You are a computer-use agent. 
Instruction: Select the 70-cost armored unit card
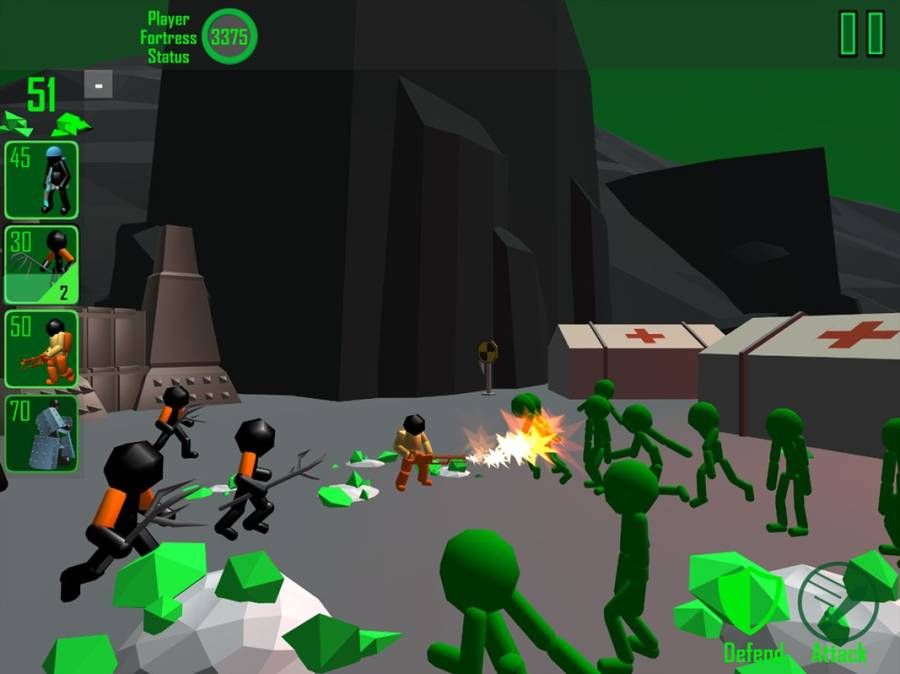click(41, 433)
